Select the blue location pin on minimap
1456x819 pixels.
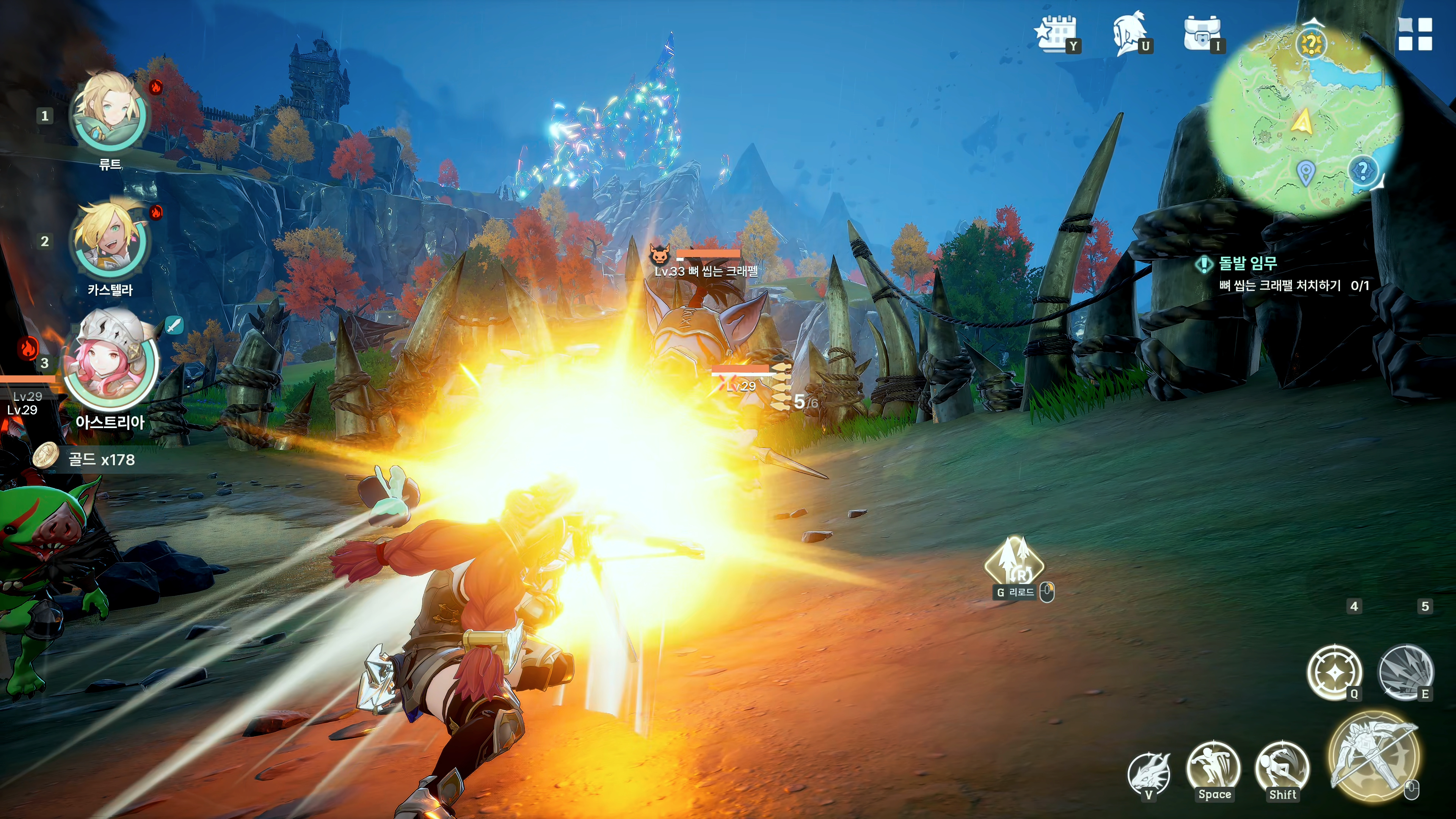(x=1305, y=173)
